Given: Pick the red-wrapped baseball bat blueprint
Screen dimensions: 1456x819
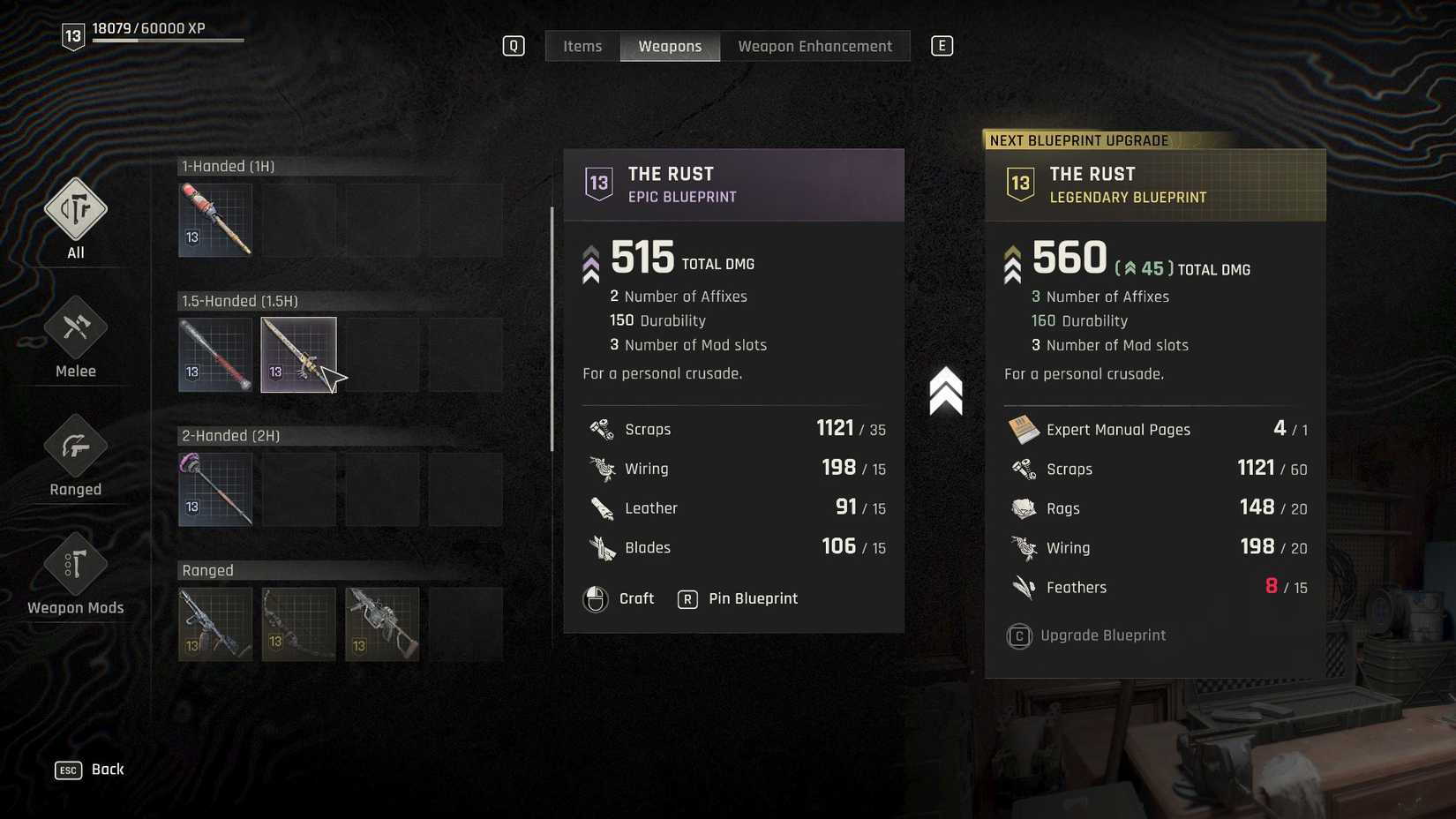Looking at the screenshot, I should click(x=215, y=355).
